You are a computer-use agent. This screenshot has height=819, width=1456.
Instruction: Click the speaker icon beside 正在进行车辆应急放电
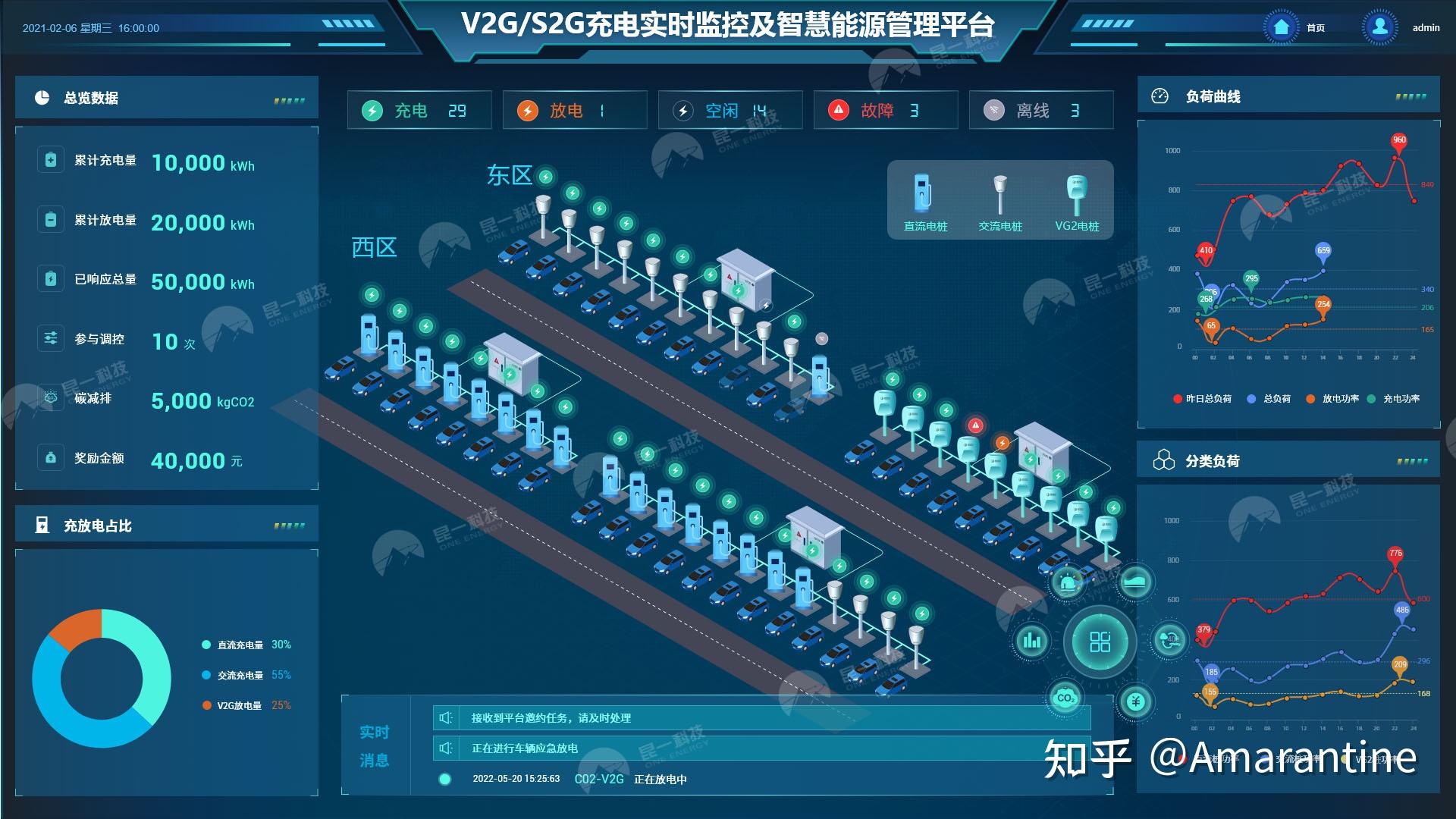(447, 747)
